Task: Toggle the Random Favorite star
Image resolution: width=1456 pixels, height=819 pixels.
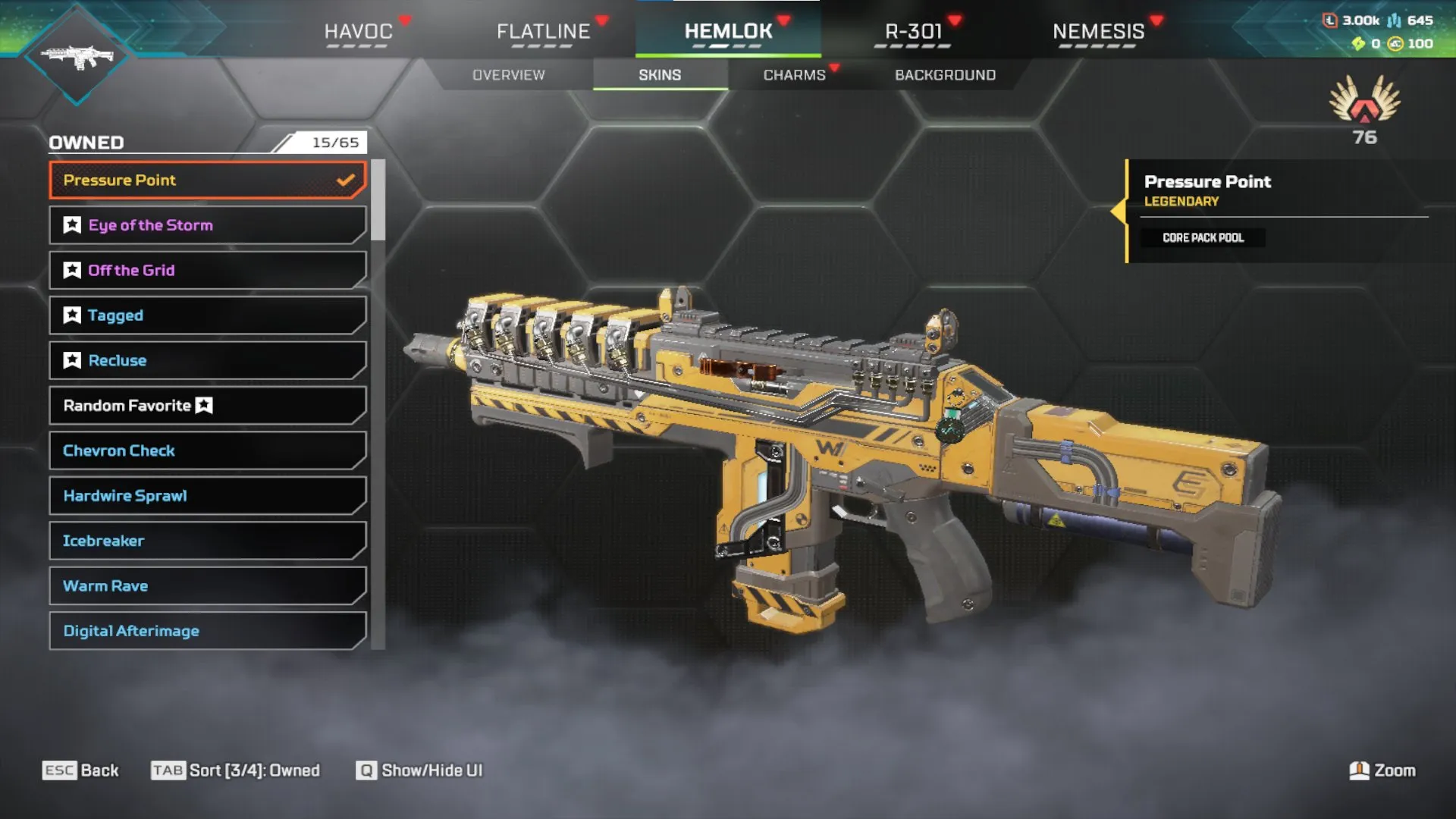Action: (x=203, y=405)
